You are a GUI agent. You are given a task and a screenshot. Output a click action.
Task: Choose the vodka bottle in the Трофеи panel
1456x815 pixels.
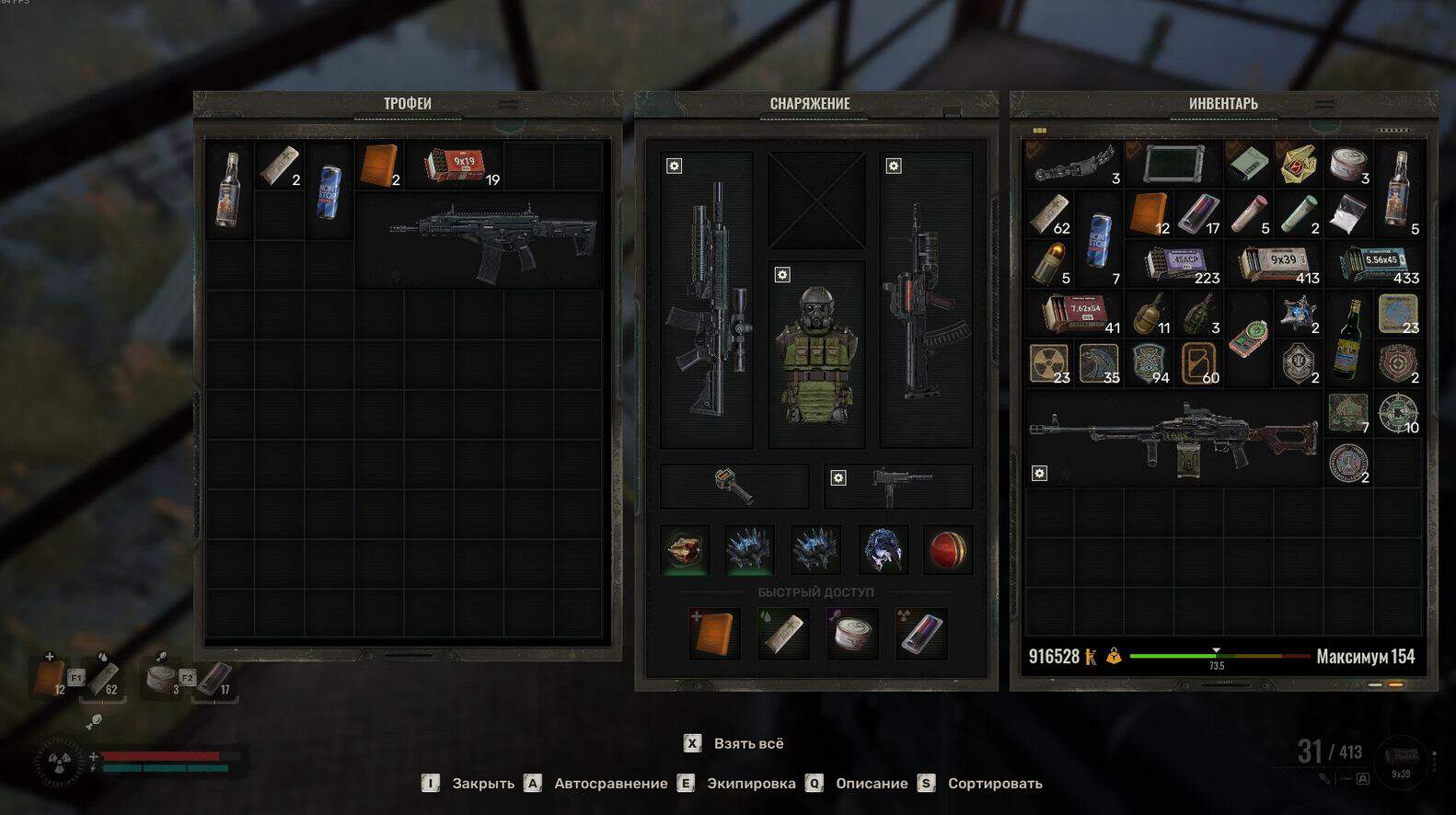coord(228,189)
